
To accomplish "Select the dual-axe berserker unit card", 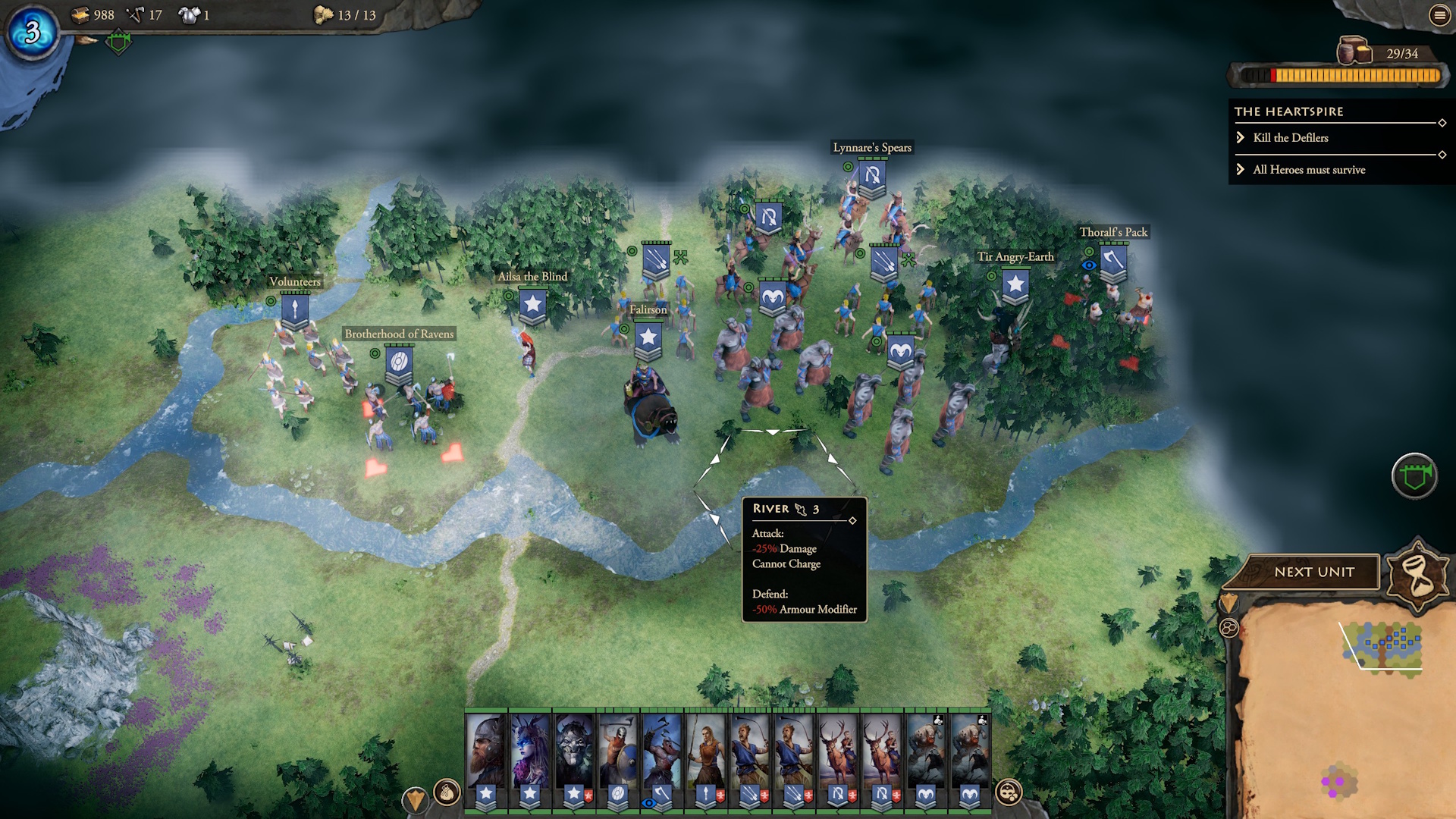I will click(x=661, y=751).
